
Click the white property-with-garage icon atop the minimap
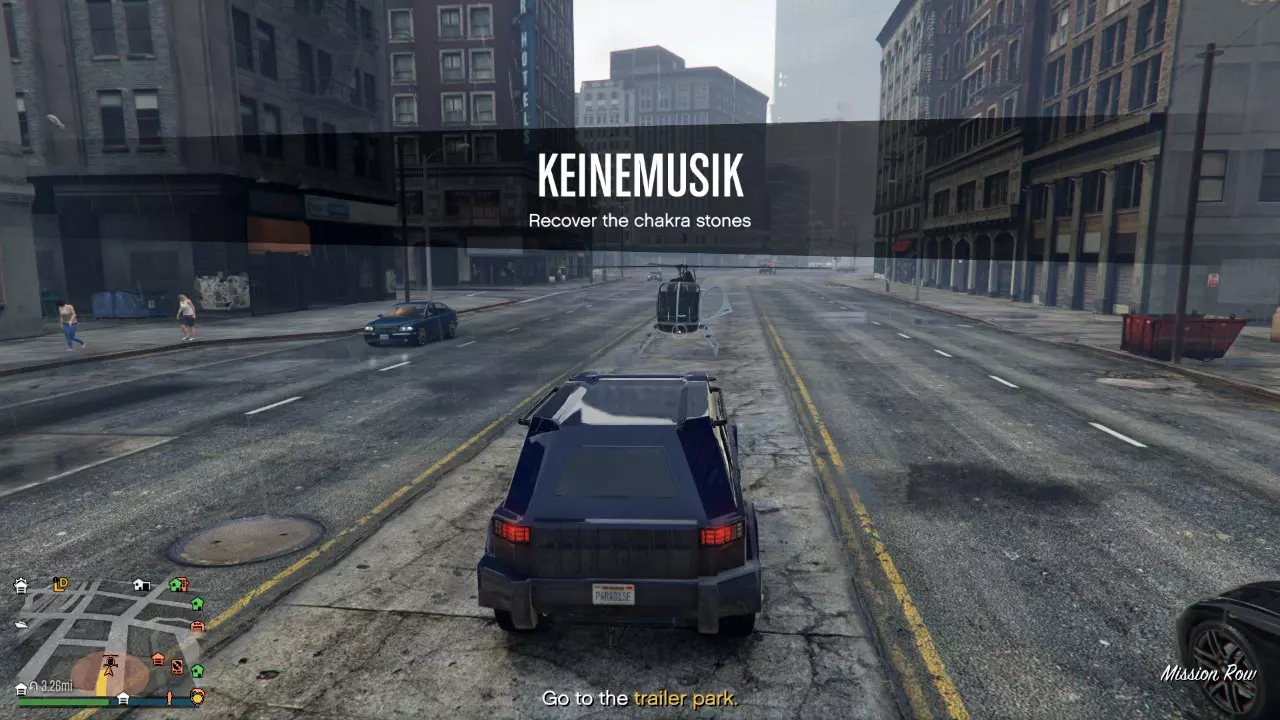141,584
